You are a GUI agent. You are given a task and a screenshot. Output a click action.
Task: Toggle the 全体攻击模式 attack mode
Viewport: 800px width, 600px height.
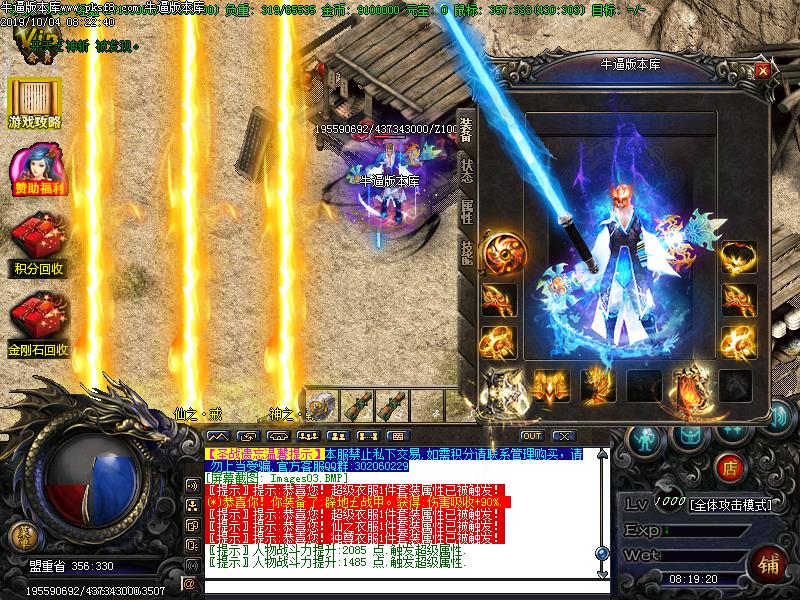click(732, 505)
